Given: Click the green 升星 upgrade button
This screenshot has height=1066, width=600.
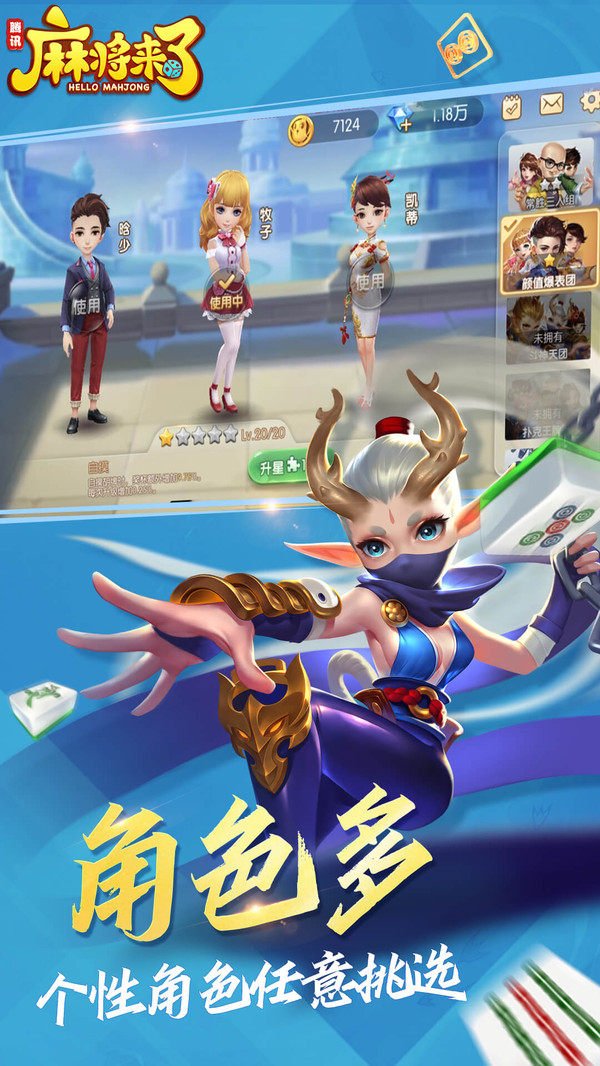Looking at the screenshot, I should click(x=276, y=466).
